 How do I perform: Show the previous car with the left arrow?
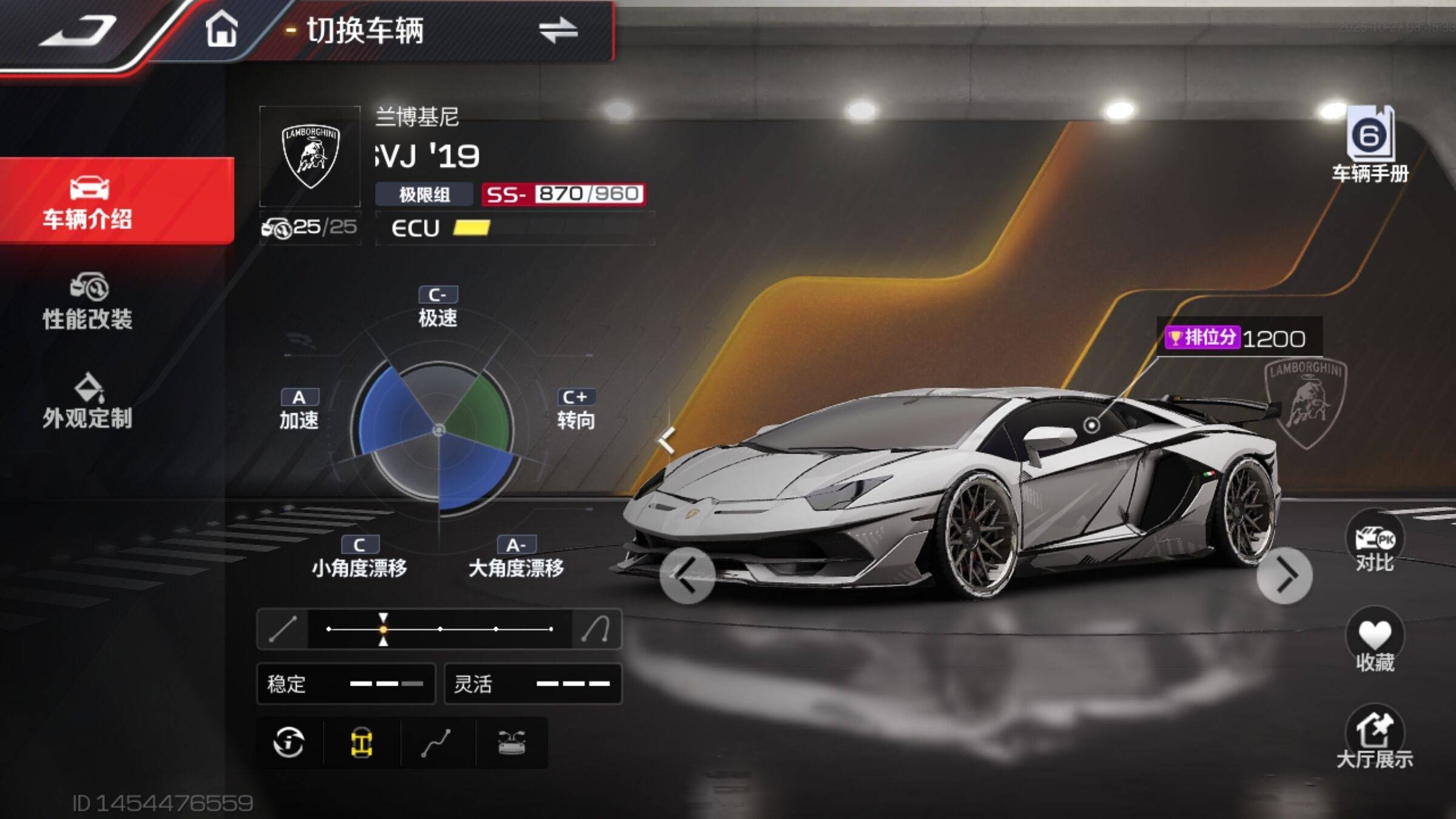(x=686, y=575)
